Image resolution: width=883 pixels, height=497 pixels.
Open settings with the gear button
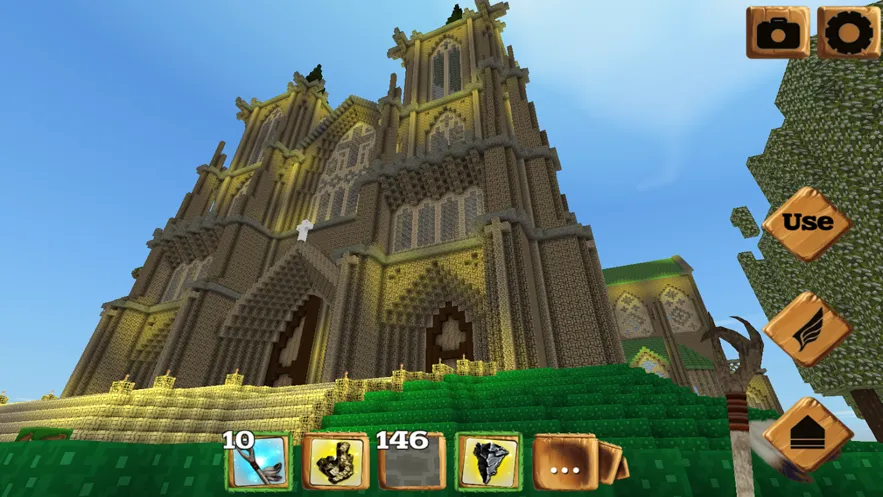point(848,33)
